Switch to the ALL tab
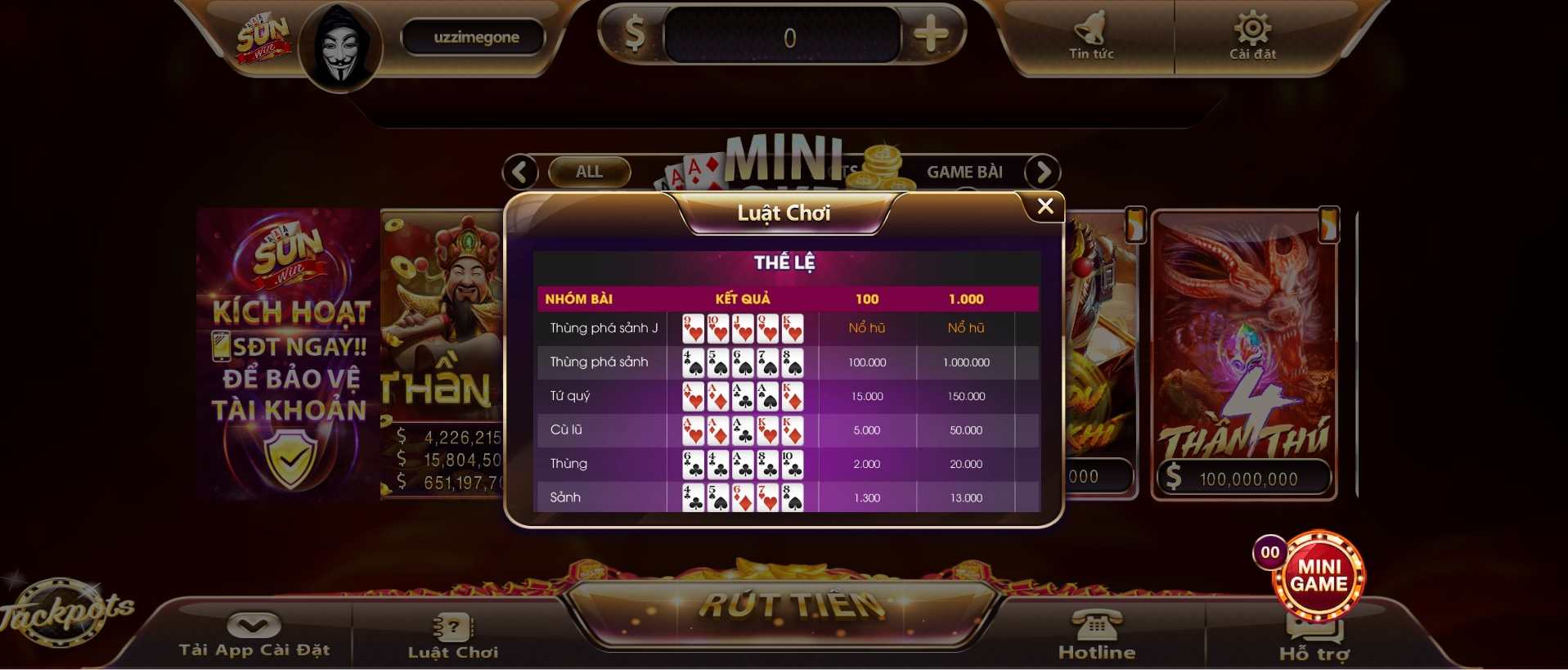 coord(588,172)
